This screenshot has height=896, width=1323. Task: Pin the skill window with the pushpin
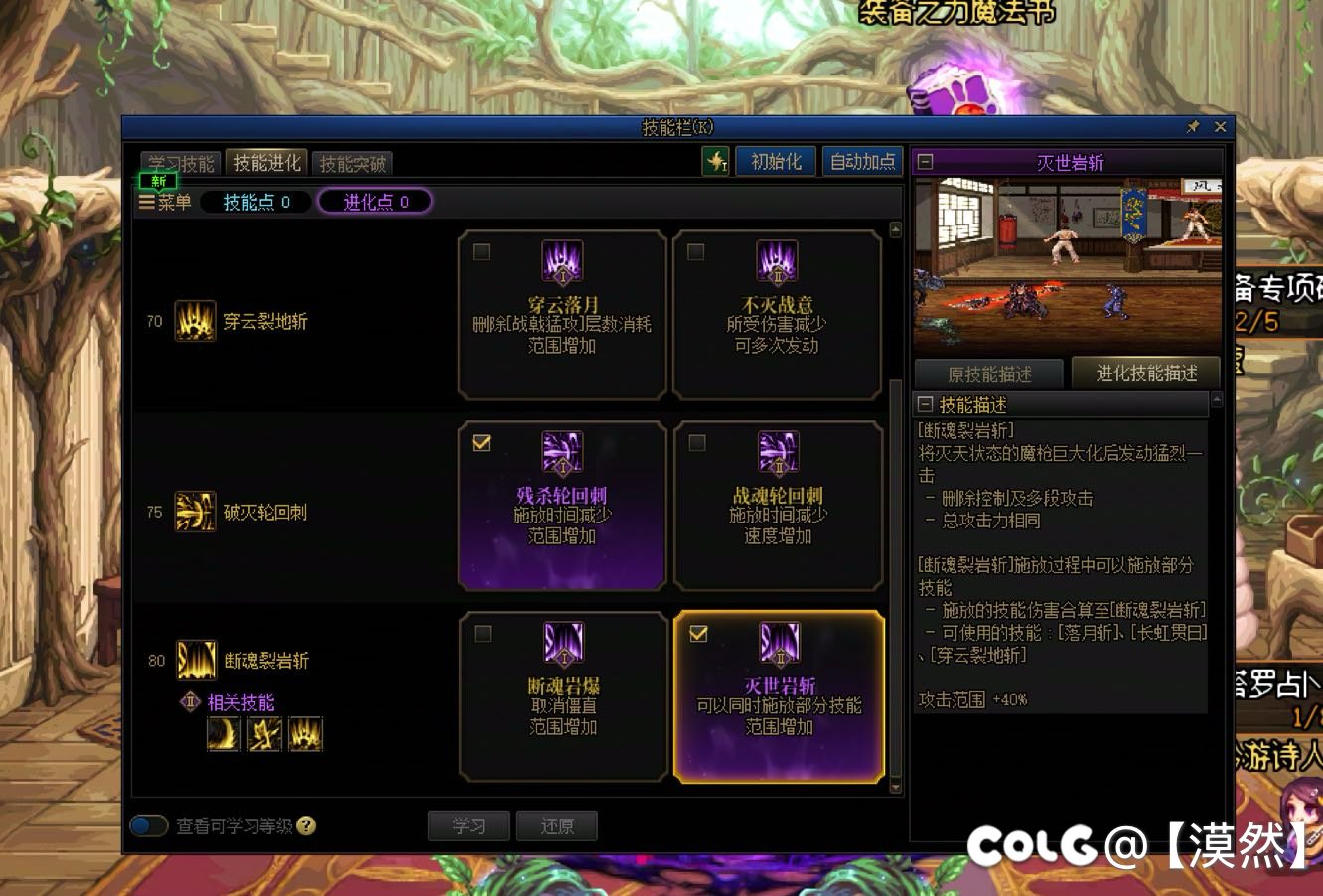pos(1193,127)
